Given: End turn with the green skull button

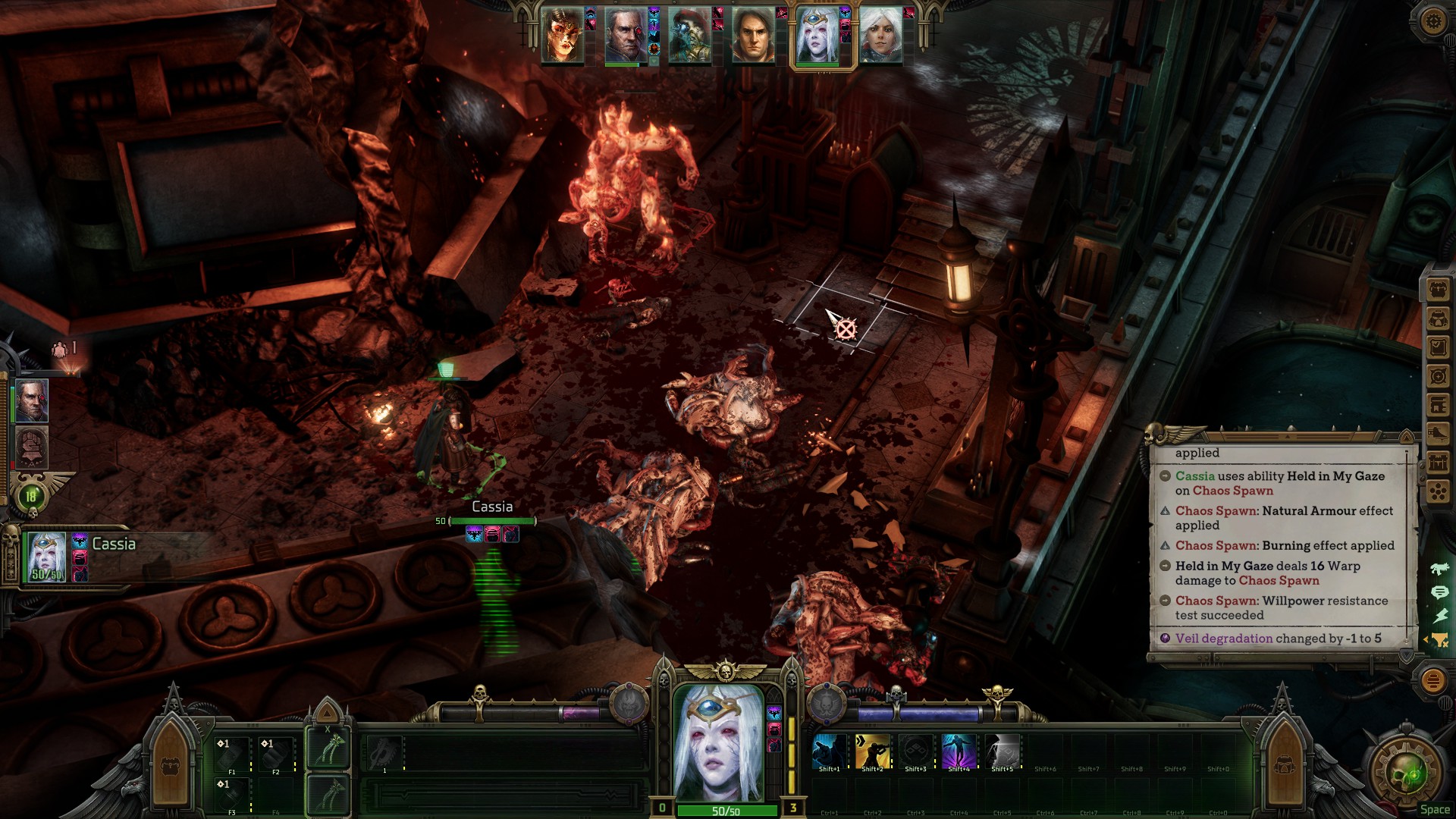Looking at the screenshot, I should [1410, 775].
